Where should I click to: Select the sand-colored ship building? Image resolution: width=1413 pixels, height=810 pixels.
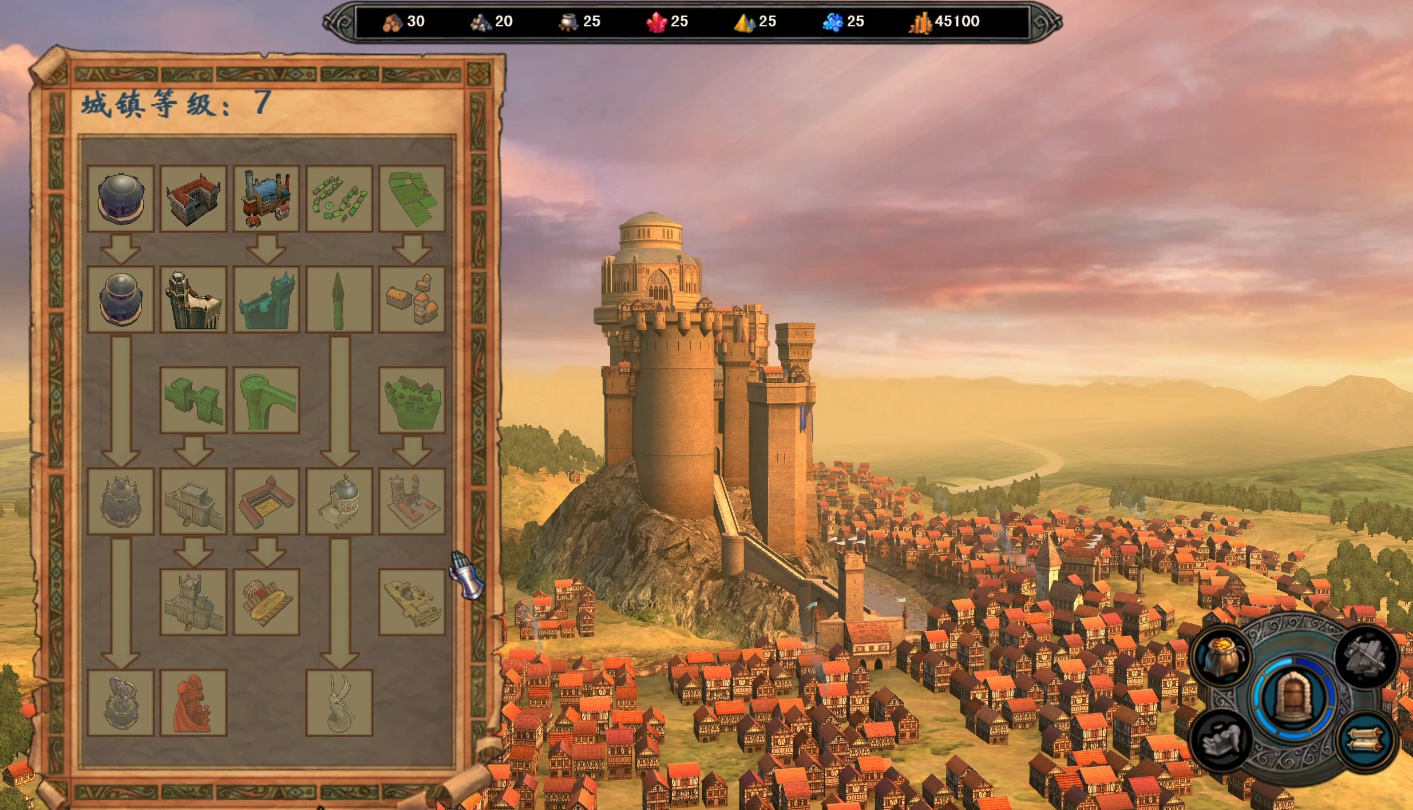412,602
